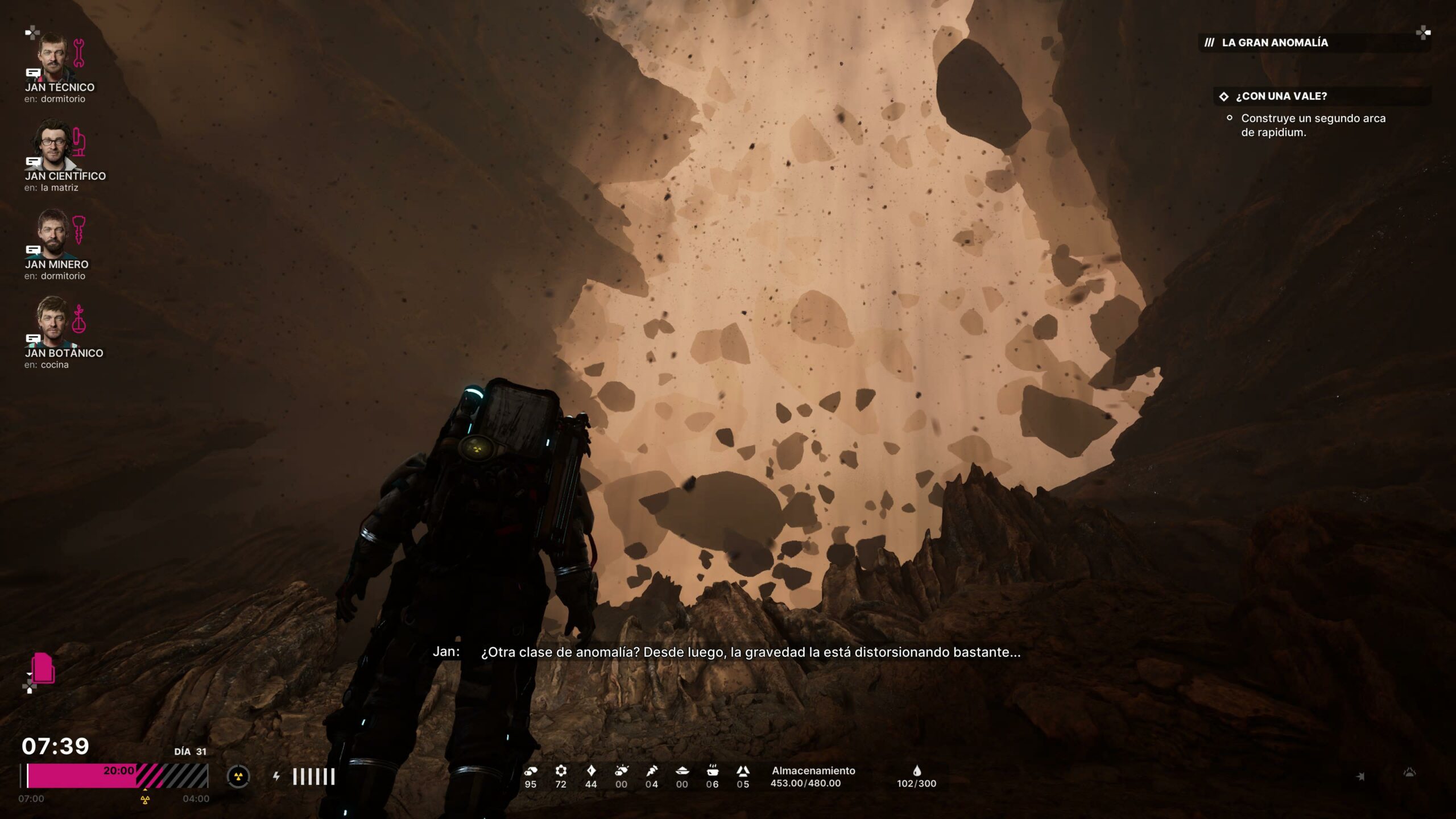
Task: Select the ¿Con una vale? objective
Action: click(1281, 97)
